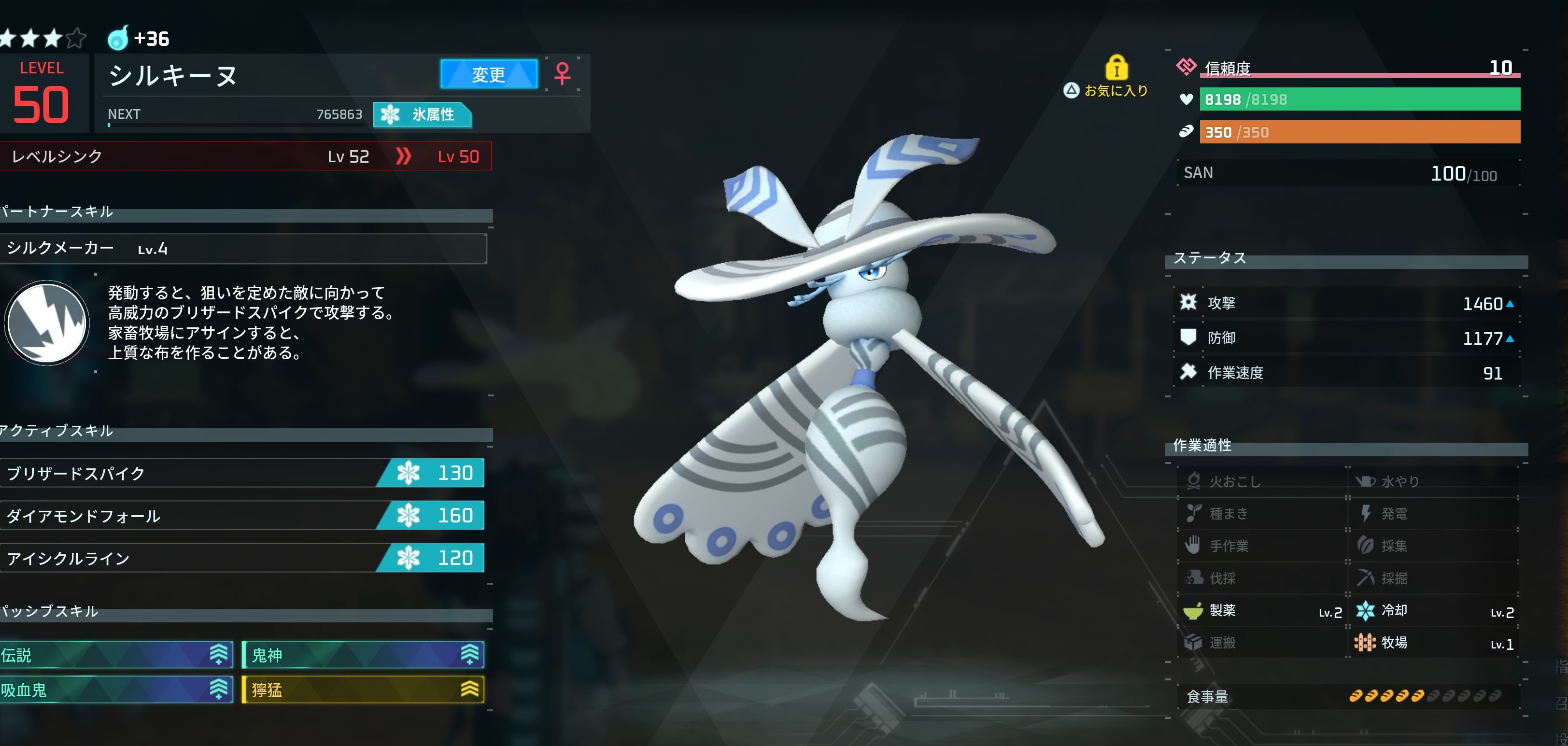1568x746 pixels.
Task: Click the 冷却 work suitability entry
Action: click(1433, 610)
